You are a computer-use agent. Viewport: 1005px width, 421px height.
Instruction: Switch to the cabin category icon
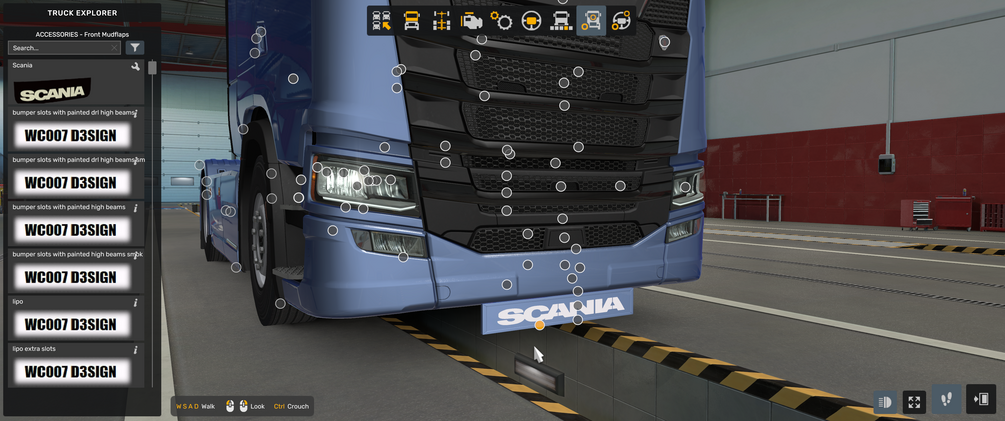point(411,21)
